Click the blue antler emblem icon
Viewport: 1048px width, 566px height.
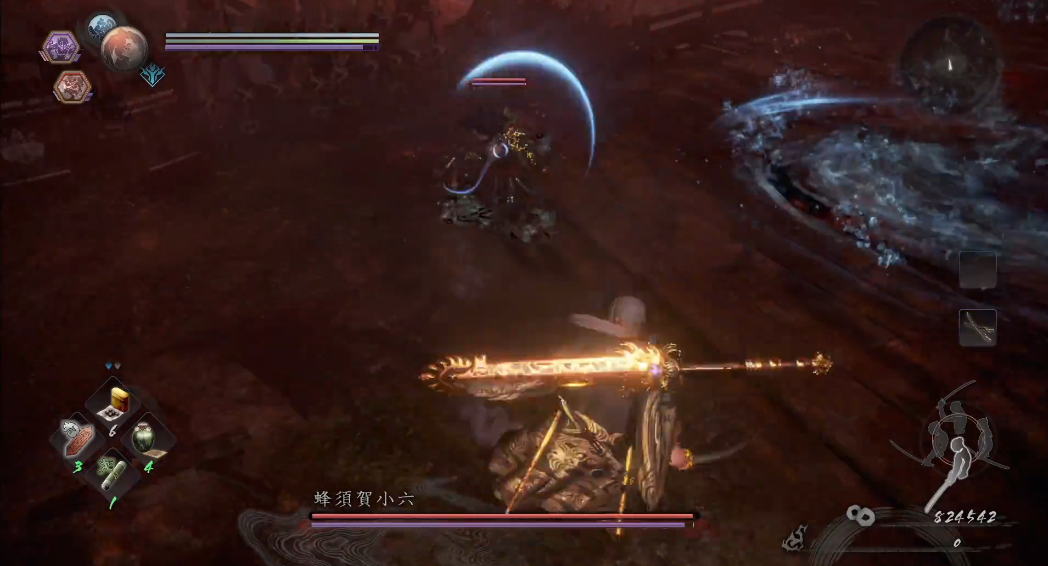click(x=153, y=75)
